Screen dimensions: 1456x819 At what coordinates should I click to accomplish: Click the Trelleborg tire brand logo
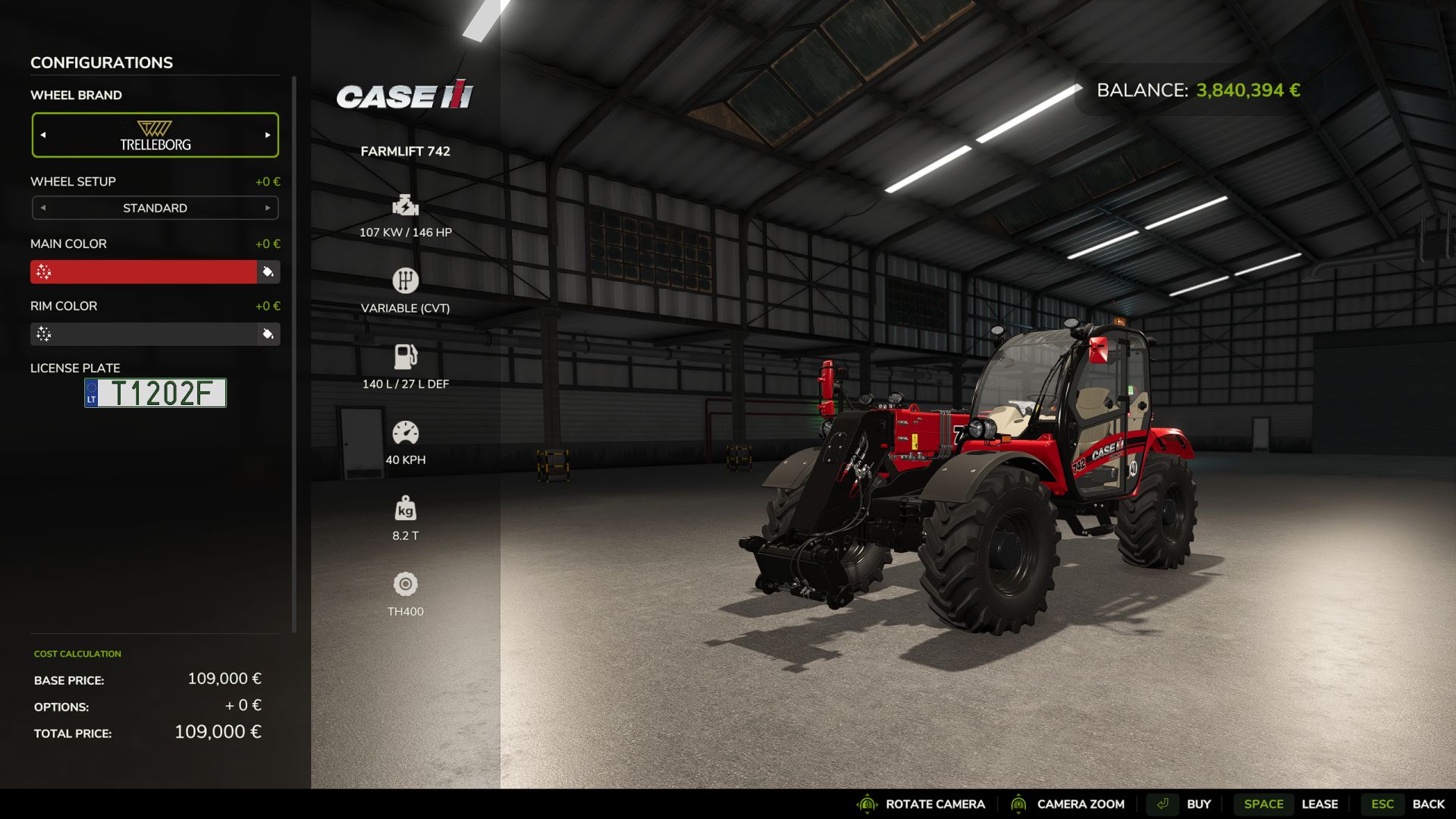click(155, 134)
